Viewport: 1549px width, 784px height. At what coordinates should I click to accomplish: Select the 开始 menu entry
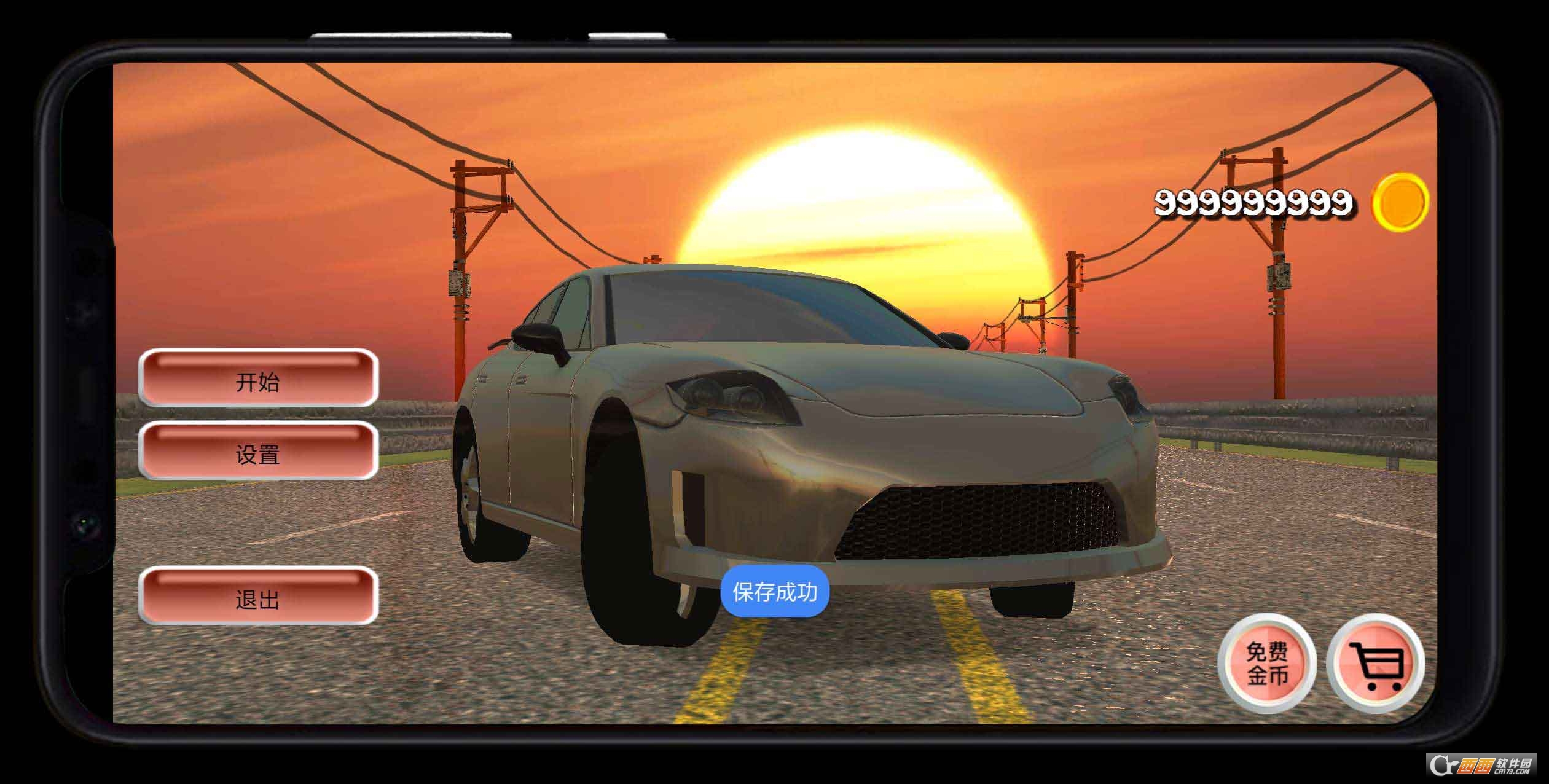point(257,383)
